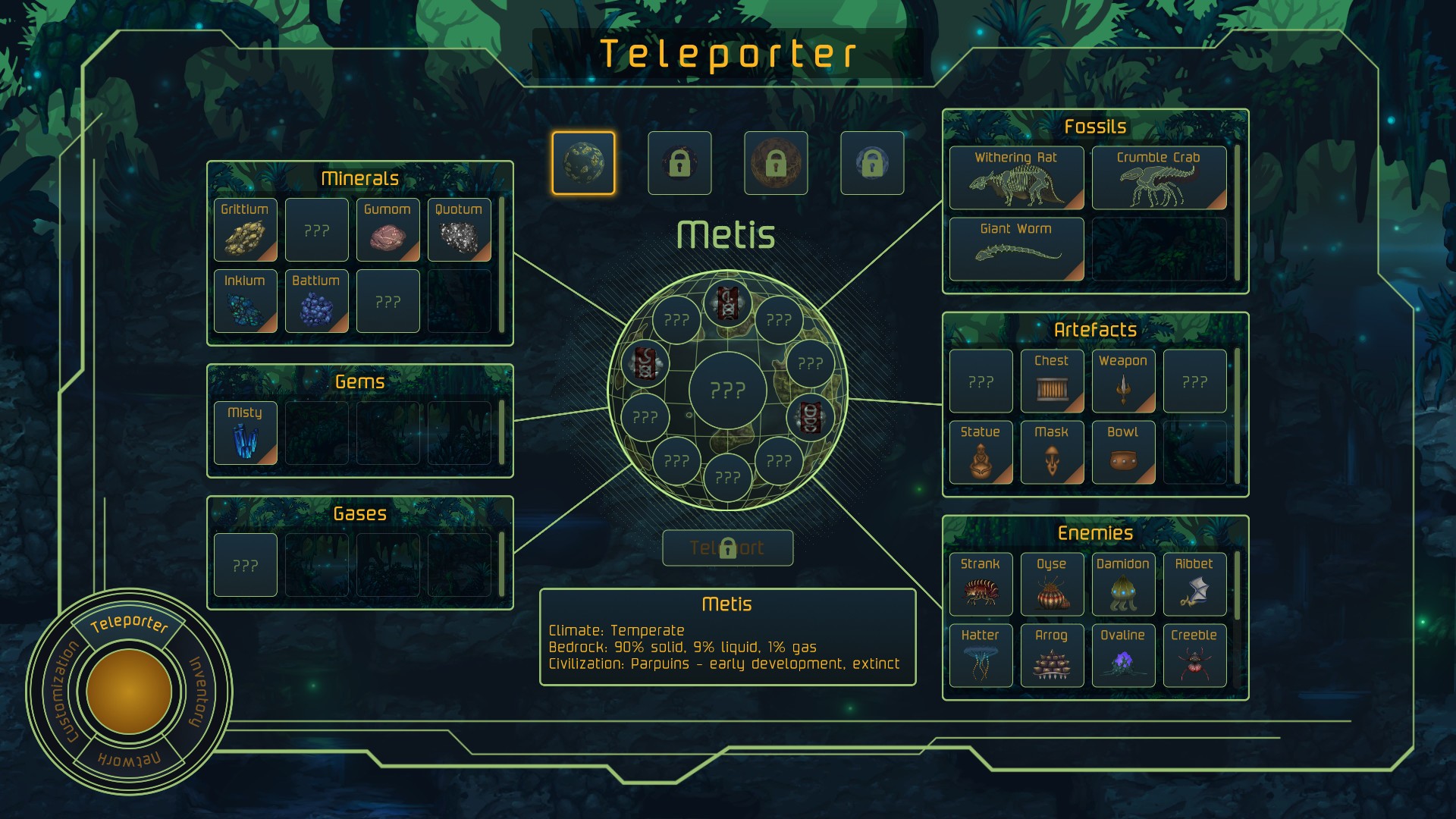Click the Withering Rat fossil icon

[1015, 177]
